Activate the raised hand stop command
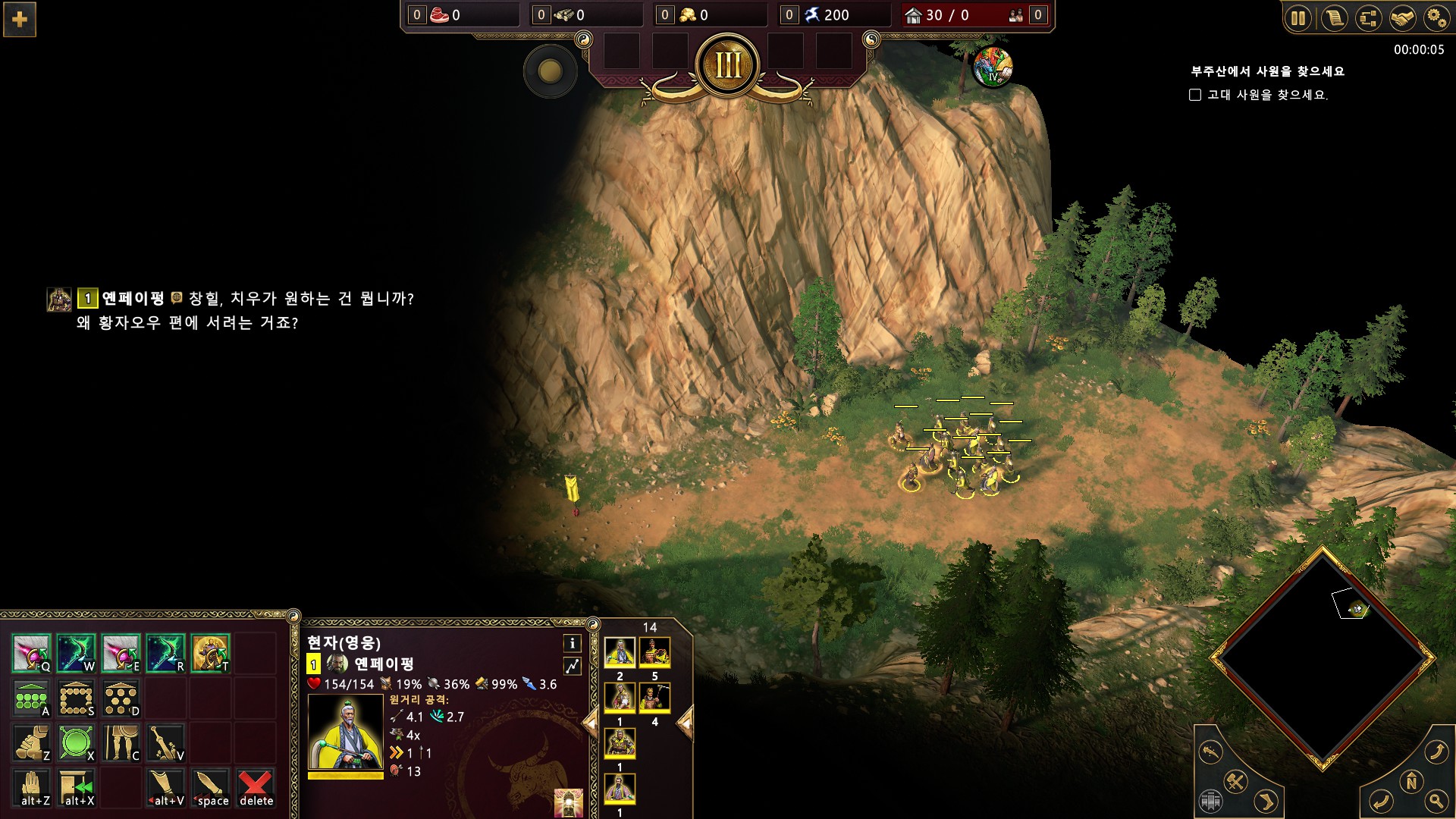Screen dimensions: 1456x819 pyautogui.click(x=31, y=787)
